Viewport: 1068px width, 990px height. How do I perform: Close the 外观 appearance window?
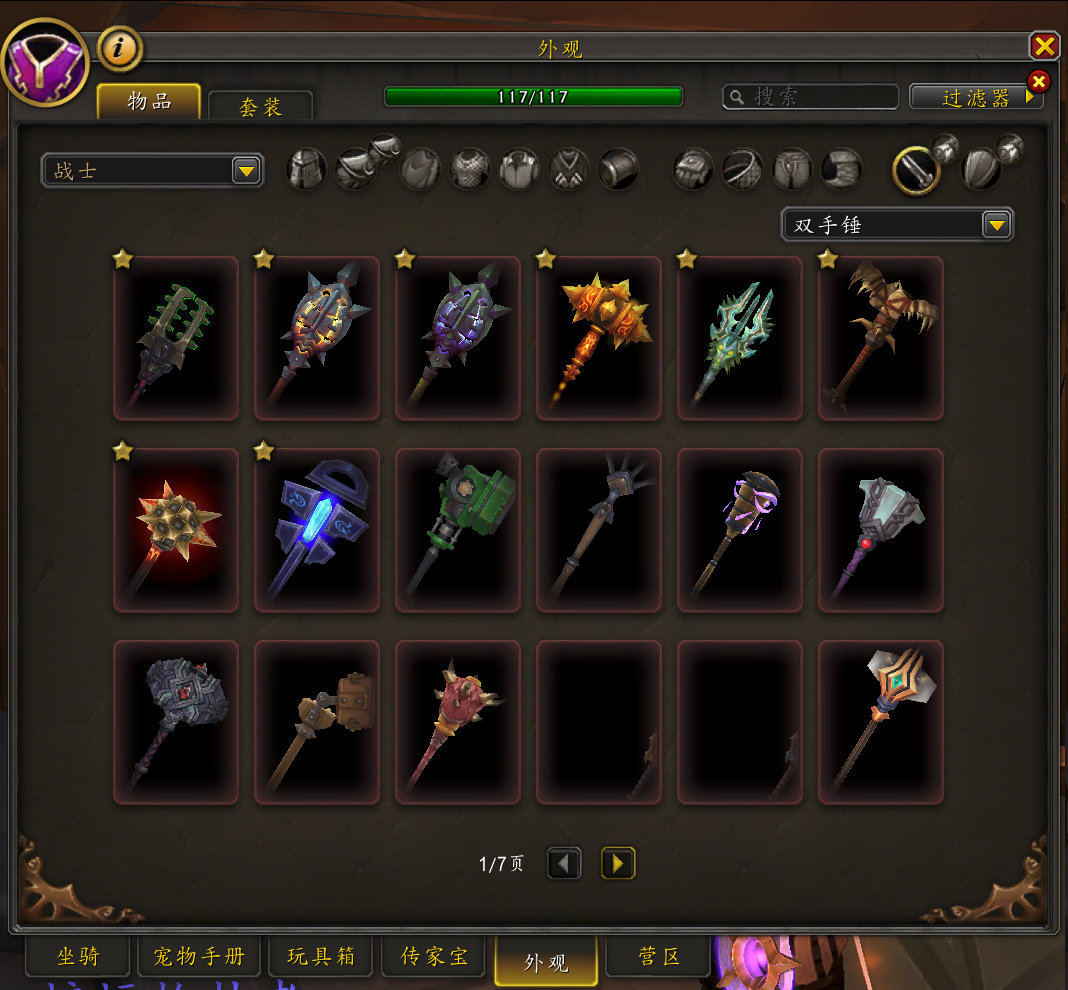(x=1044, y=46)
